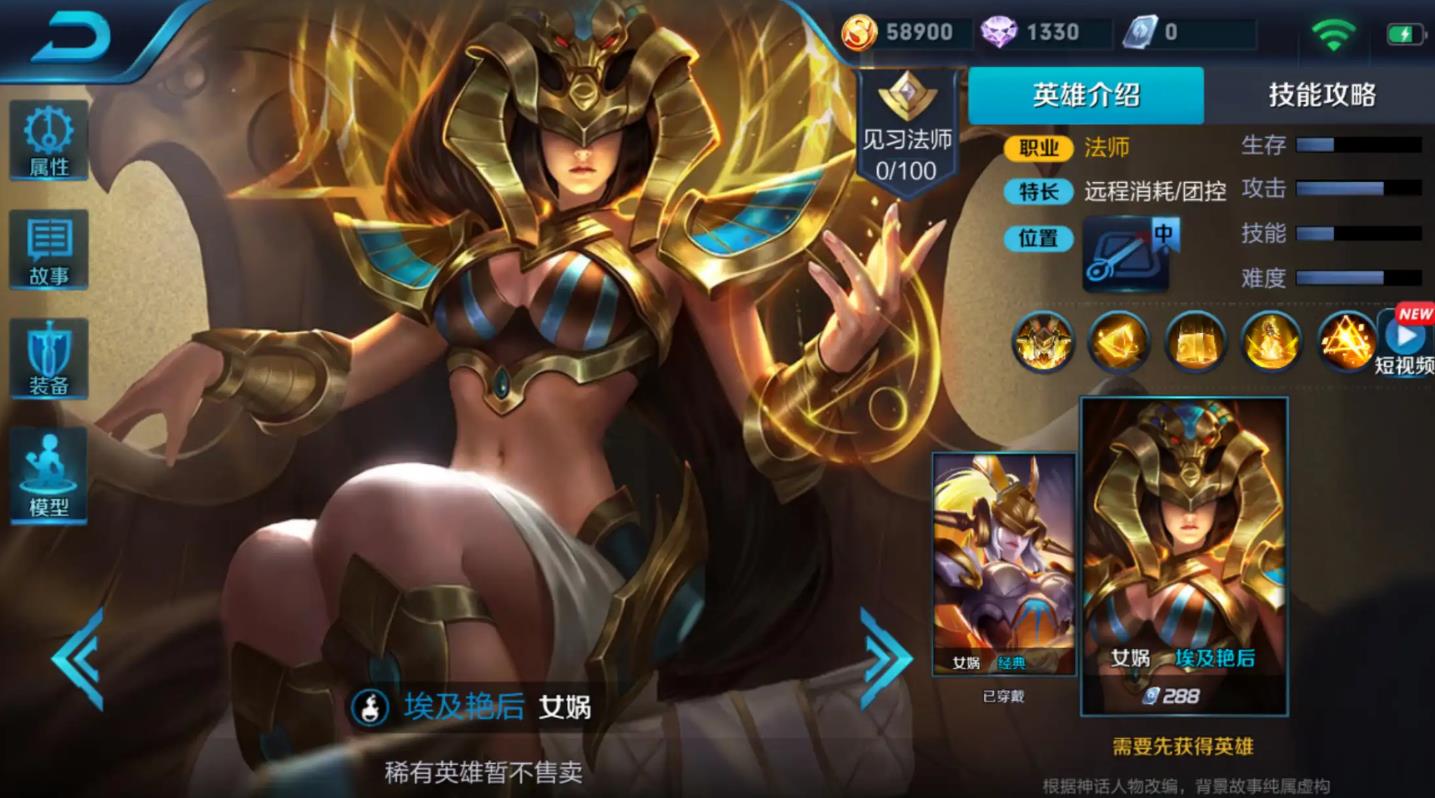Select the 经典 classic skin thumbnail
This screenshot has height=798, width=1435.
1003,560
